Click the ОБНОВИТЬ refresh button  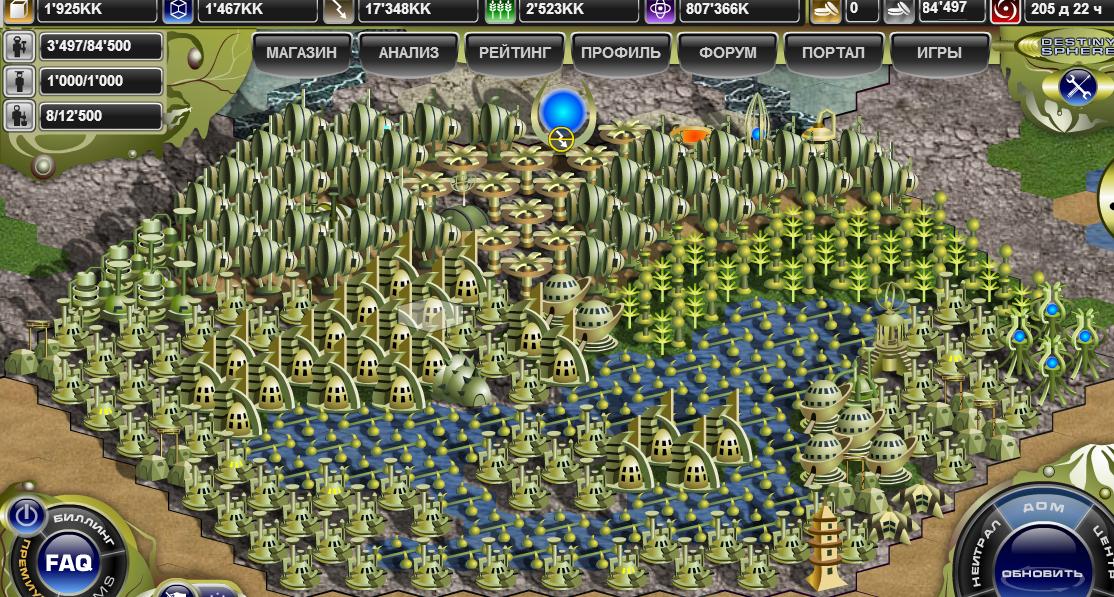point(1042,573)
